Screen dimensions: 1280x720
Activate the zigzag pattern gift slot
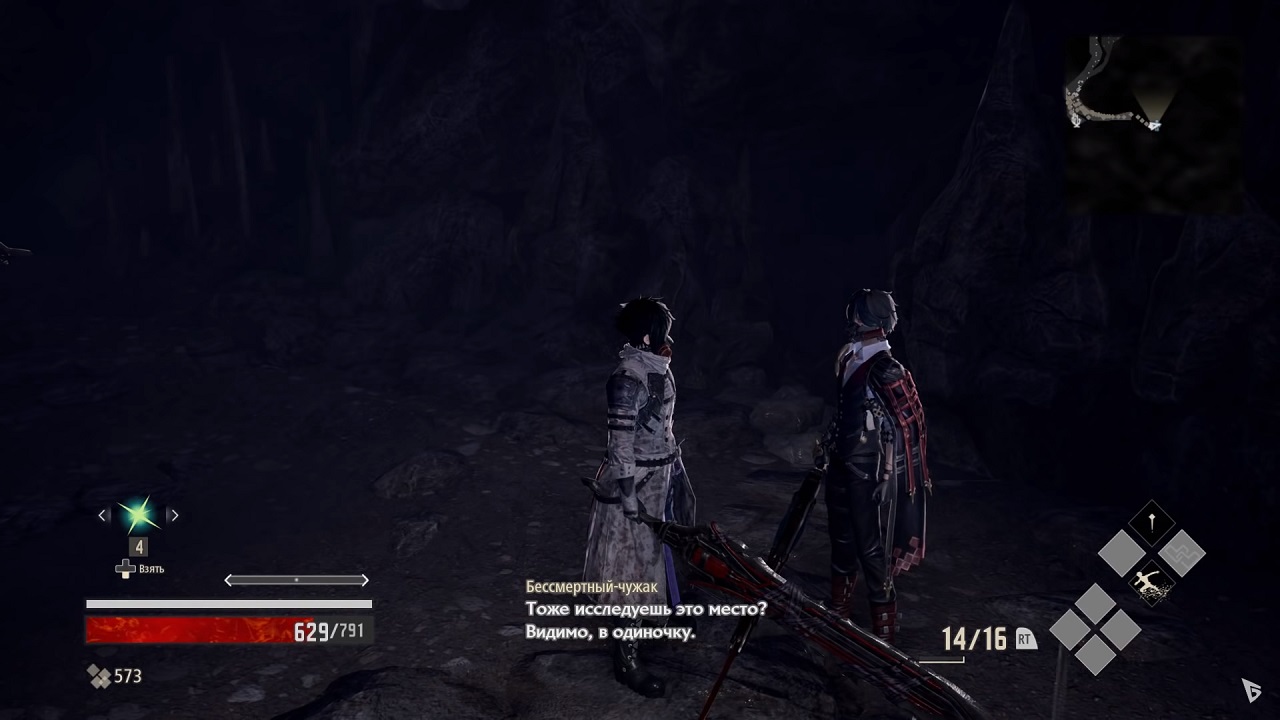tap(1182, 552)
